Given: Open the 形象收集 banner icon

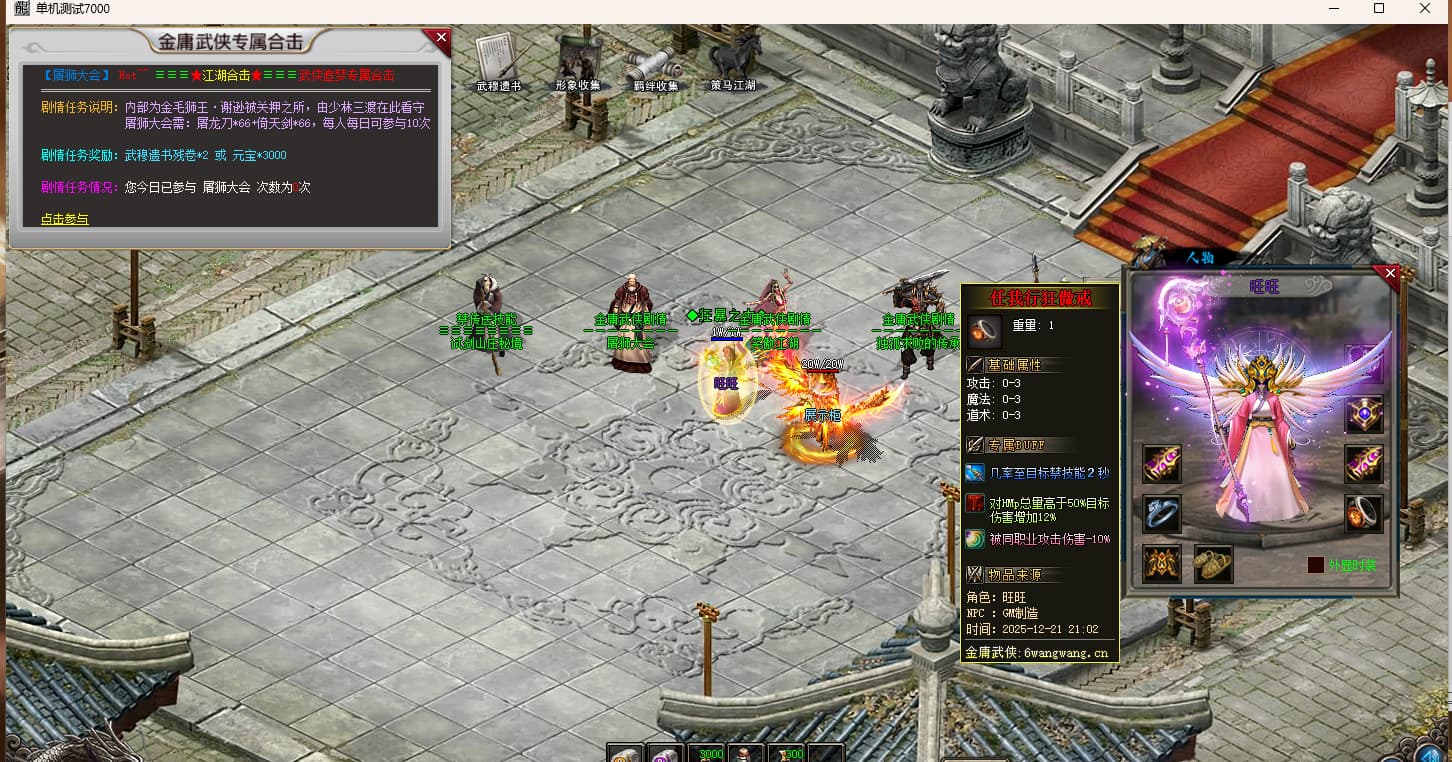Looking at the screenshot, I should pyautogui.click(x=578, y=60).
